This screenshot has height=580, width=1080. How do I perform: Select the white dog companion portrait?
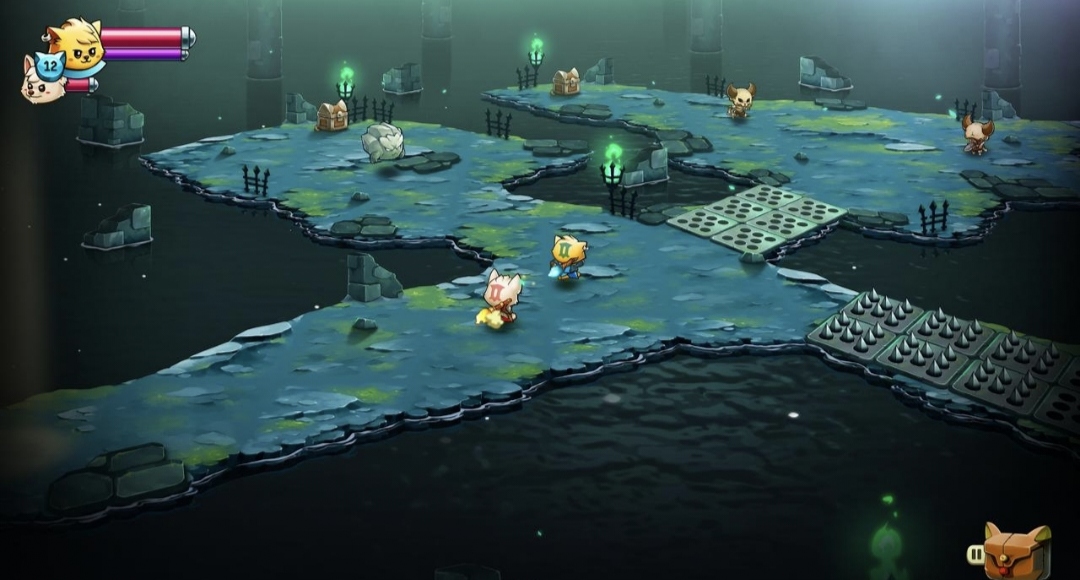[x=40, y=82]
